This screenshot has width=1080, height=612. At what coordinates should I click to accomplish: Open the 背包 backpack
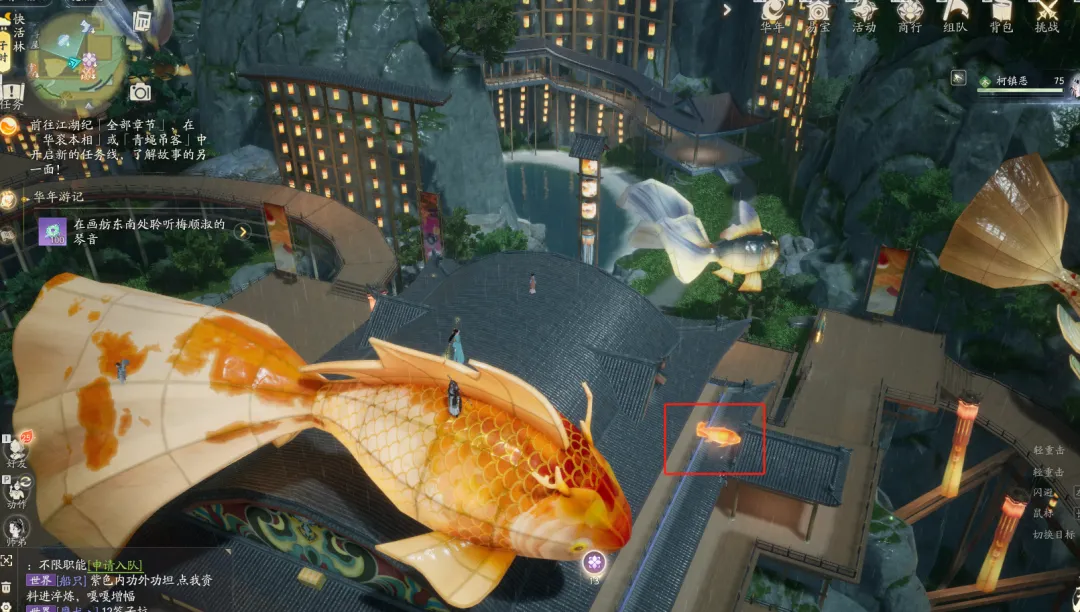1001,14
